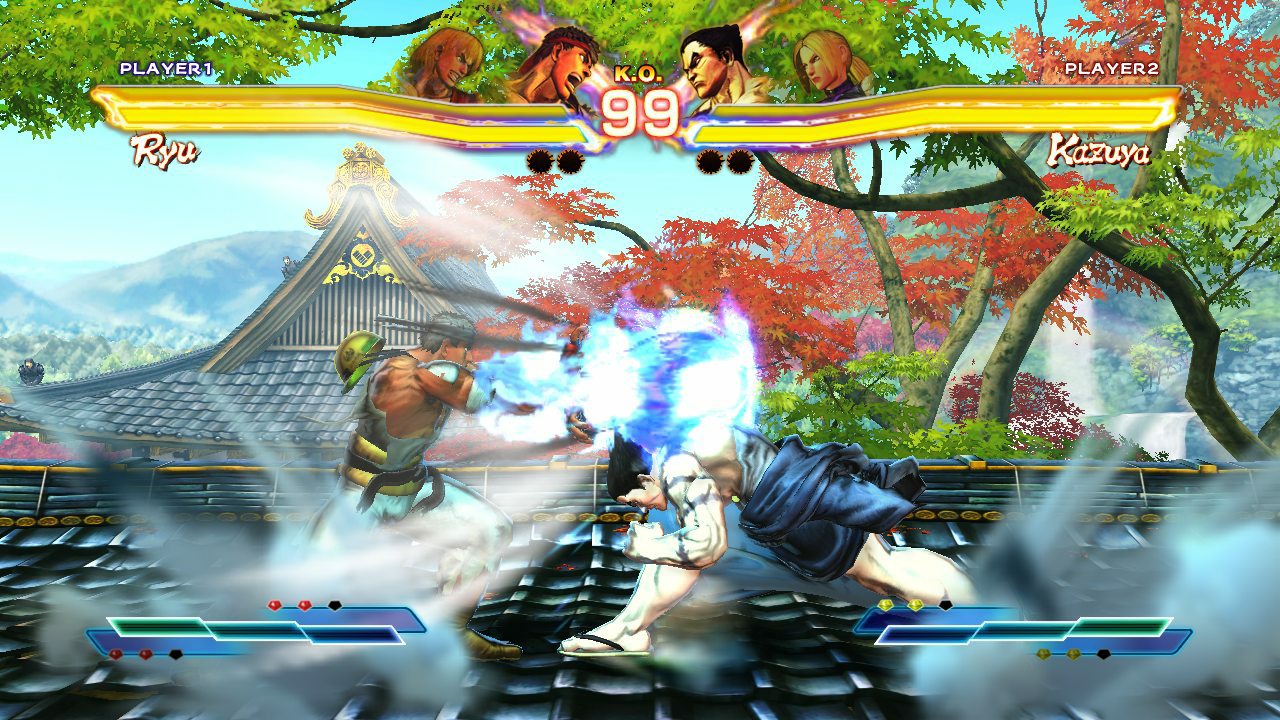Click the red gem icon above Player 1's gauge

(x=272, y=604)
